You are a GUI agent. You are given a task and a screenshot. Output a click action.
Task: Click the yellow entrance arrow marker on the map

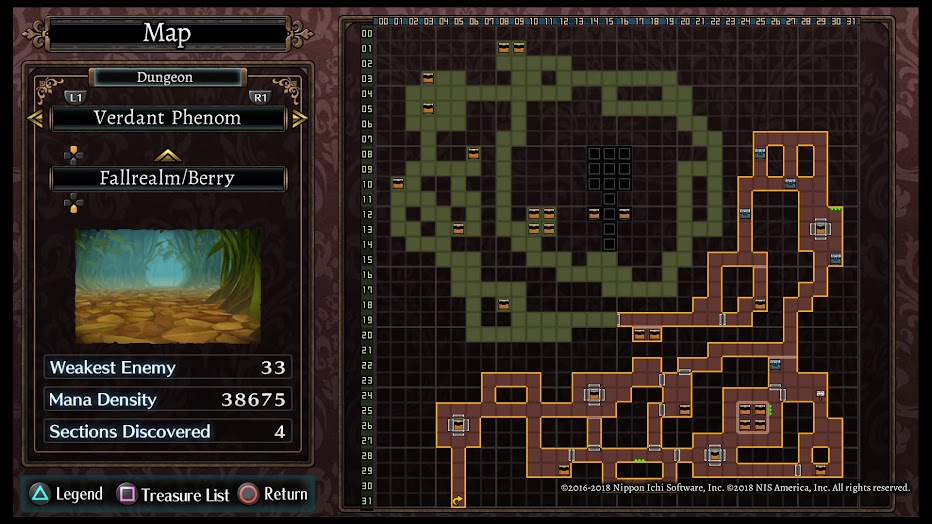coord(458,500)
